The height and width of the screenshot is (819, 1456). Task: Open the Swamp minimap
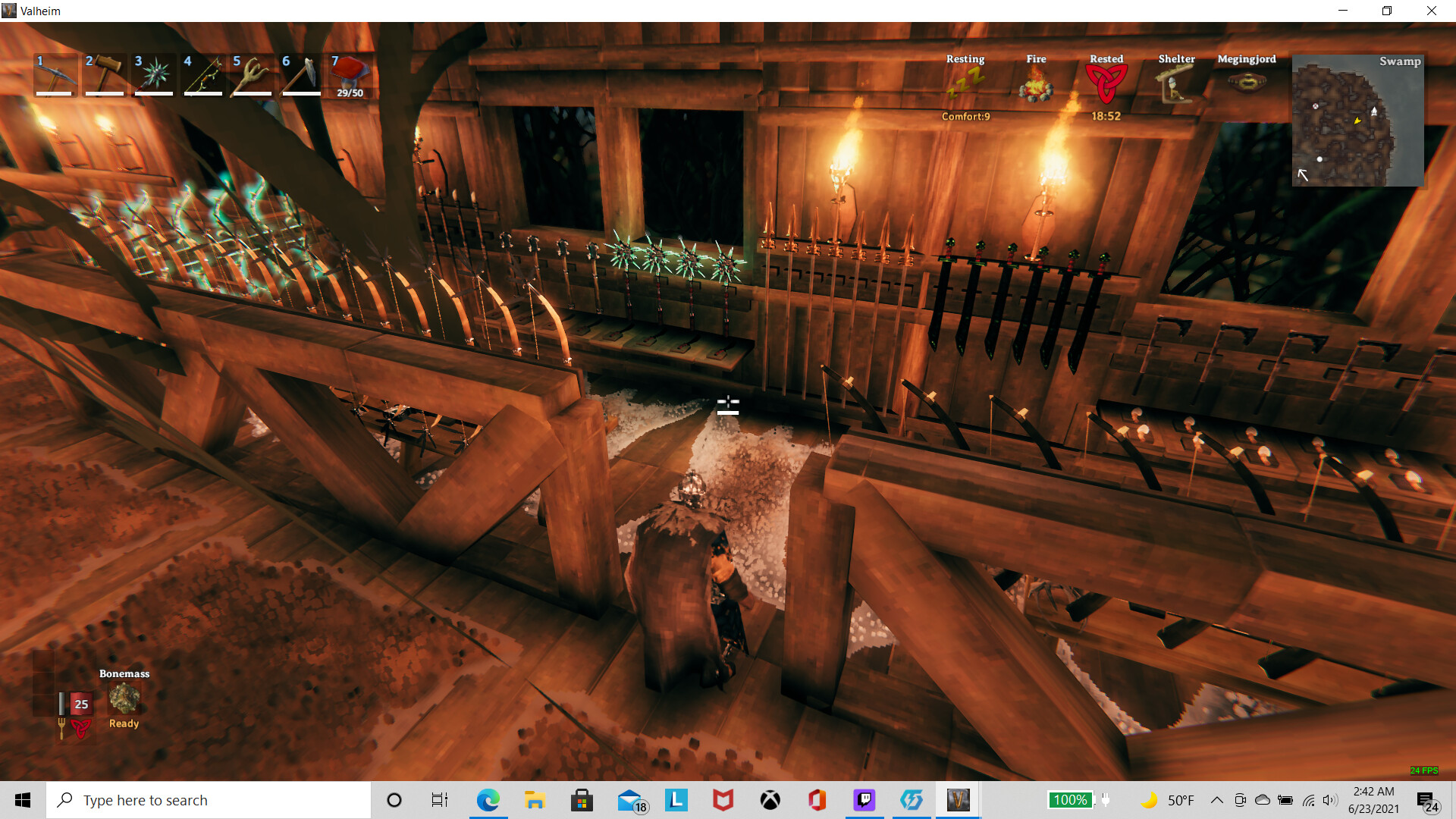[x=1357, y=120]
